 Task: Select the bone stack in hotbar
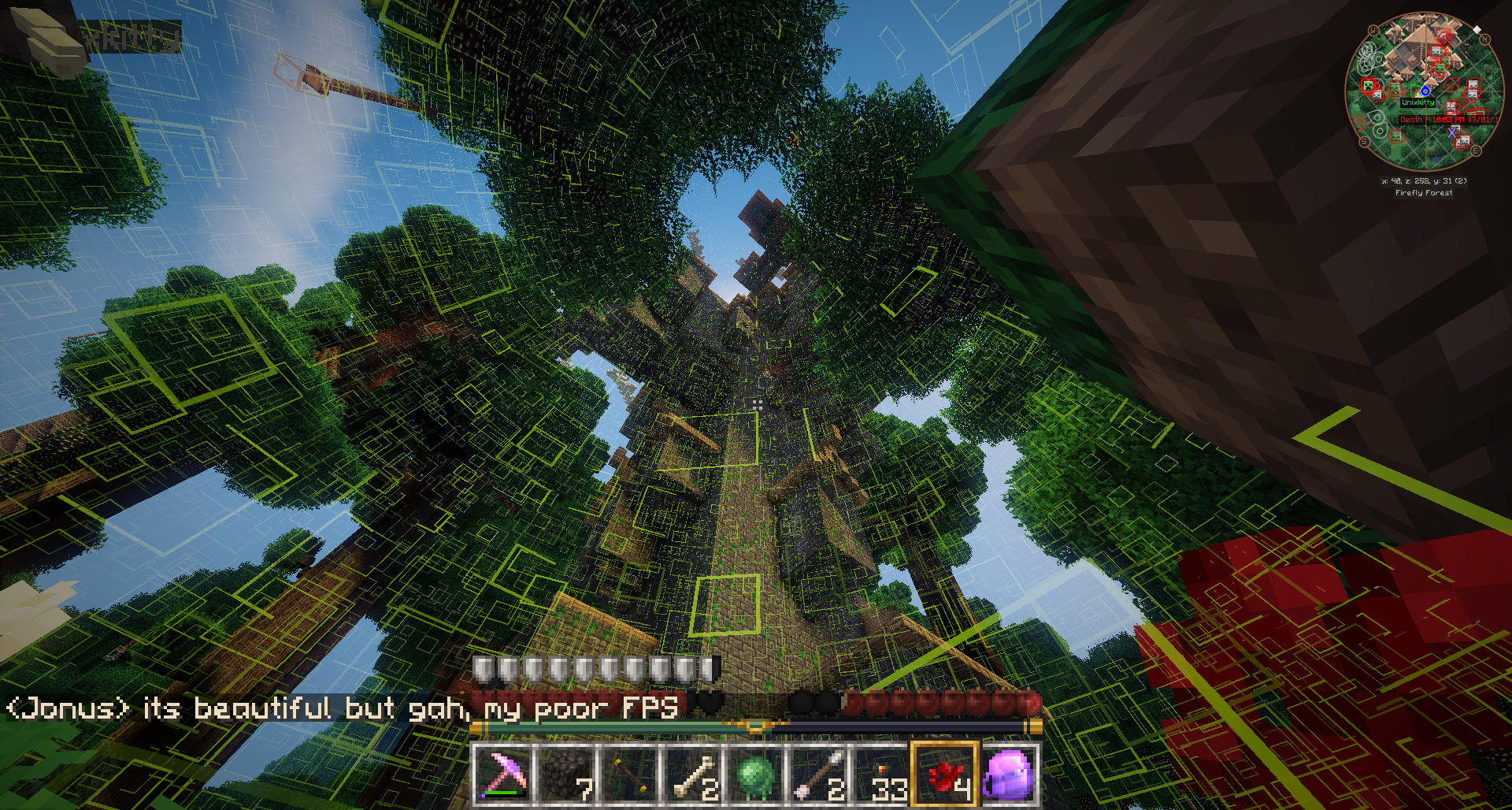pos(693,774)
